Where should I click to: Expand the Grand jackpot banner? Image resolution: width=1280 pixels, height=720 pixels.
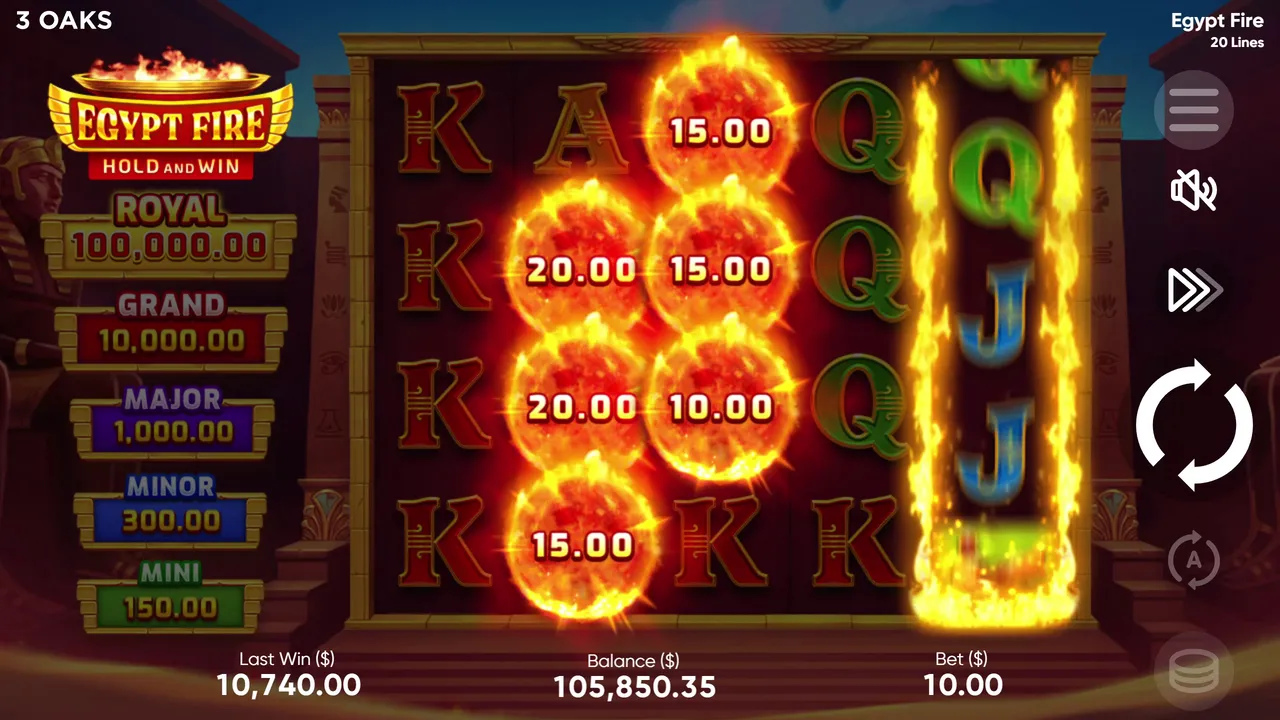point(170,320)
